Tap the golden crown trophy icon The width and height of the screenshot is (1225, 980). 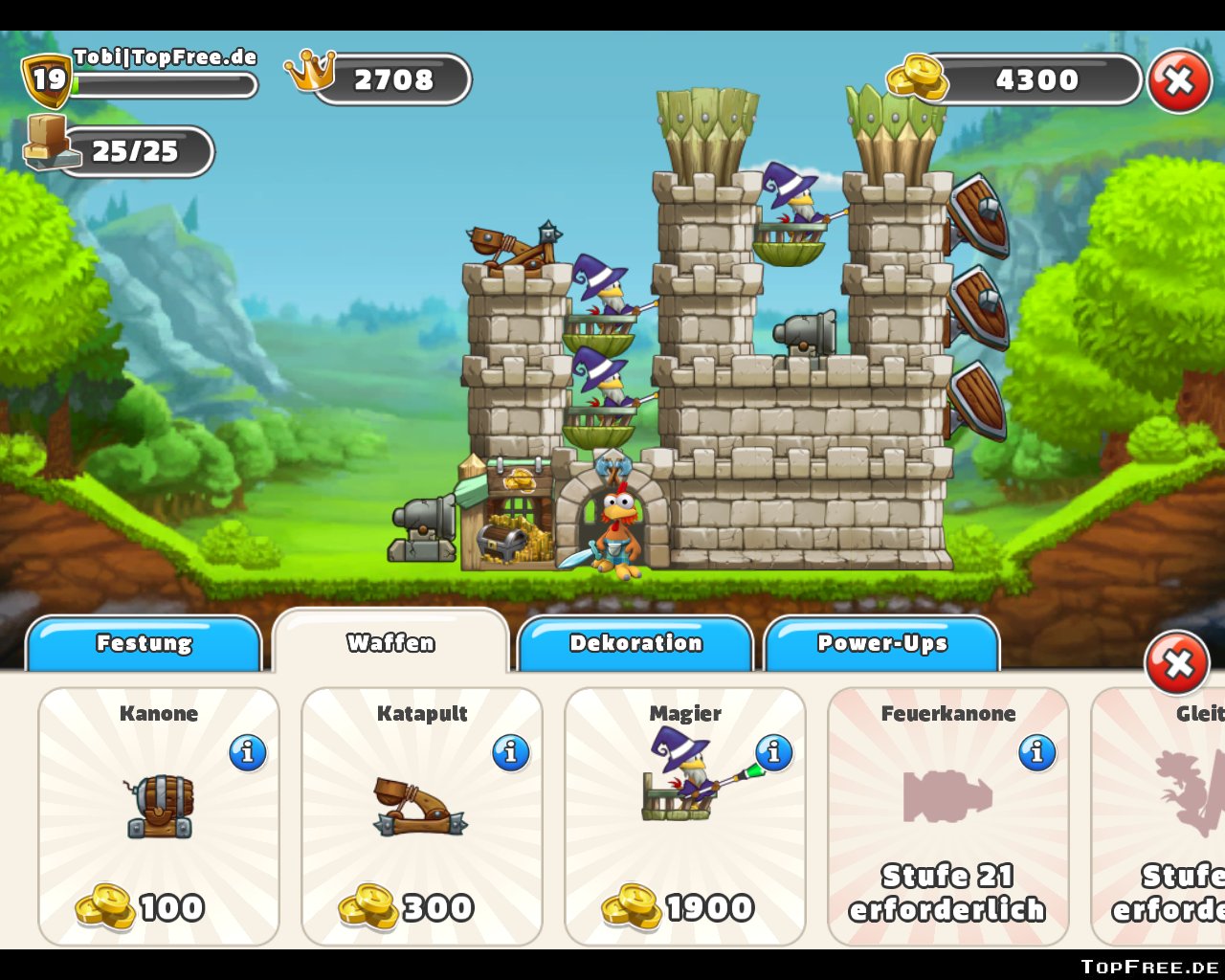pos(311,71)
